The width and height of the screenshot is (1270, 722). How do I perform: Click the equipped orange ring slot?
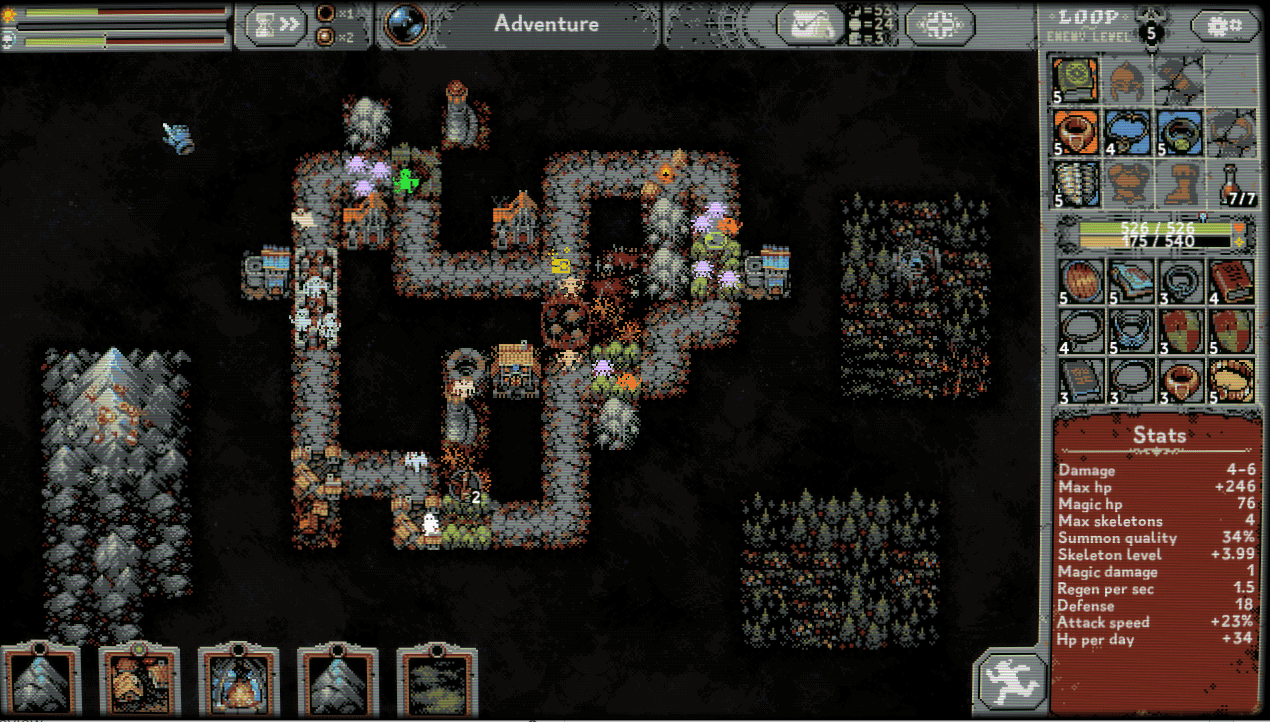1077,133
